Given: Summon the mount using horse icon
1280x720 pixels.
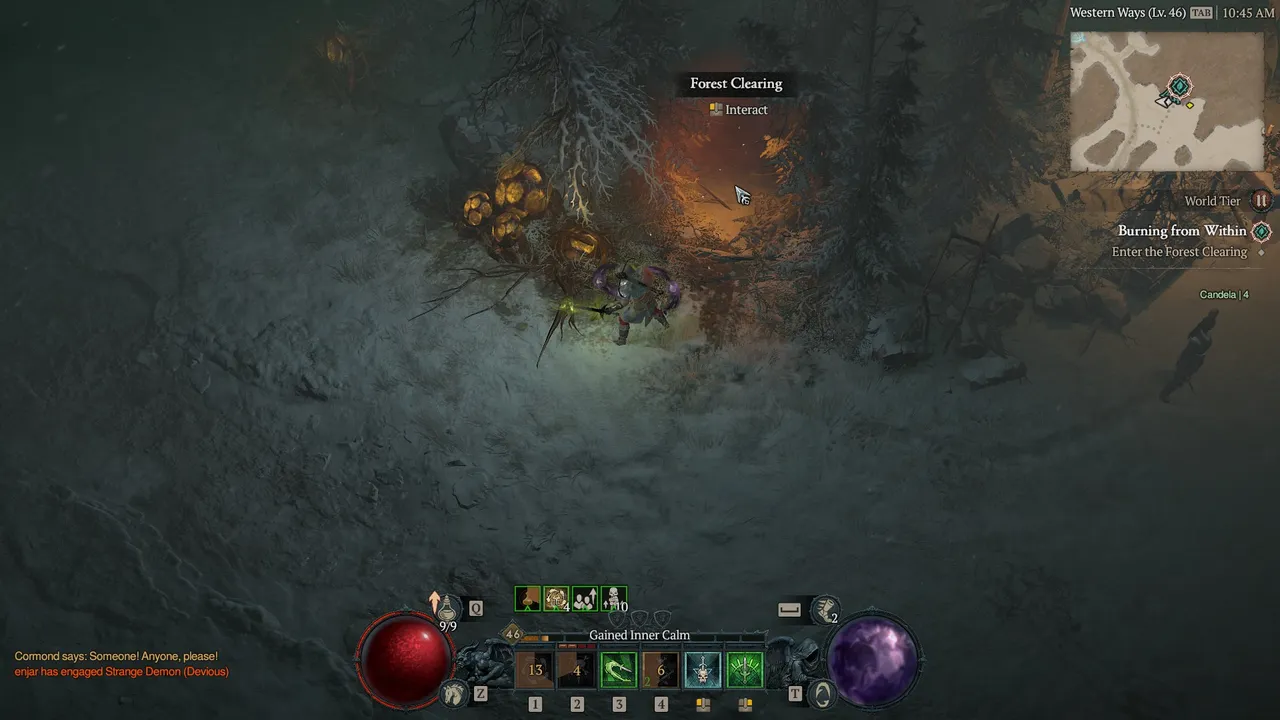Looking at the screenshot, I should (455, 692).
